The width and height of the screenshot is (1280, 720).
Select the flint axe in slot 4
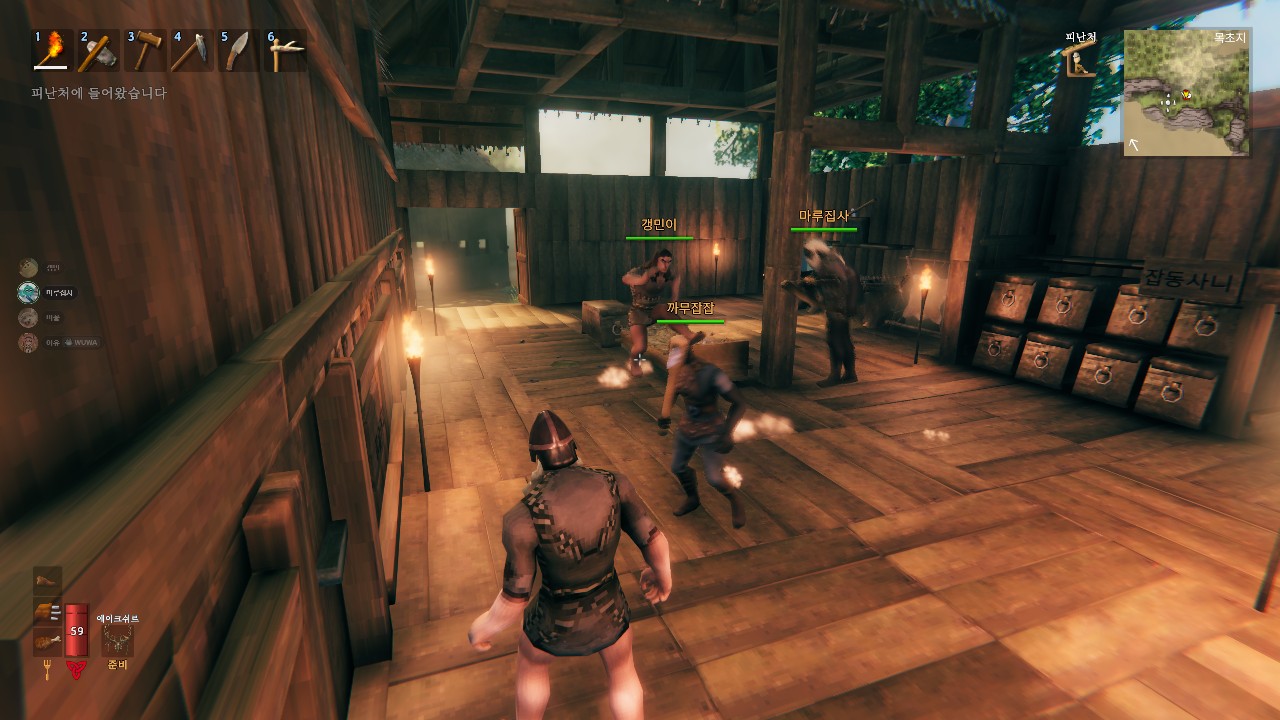[x=192, y=51]
